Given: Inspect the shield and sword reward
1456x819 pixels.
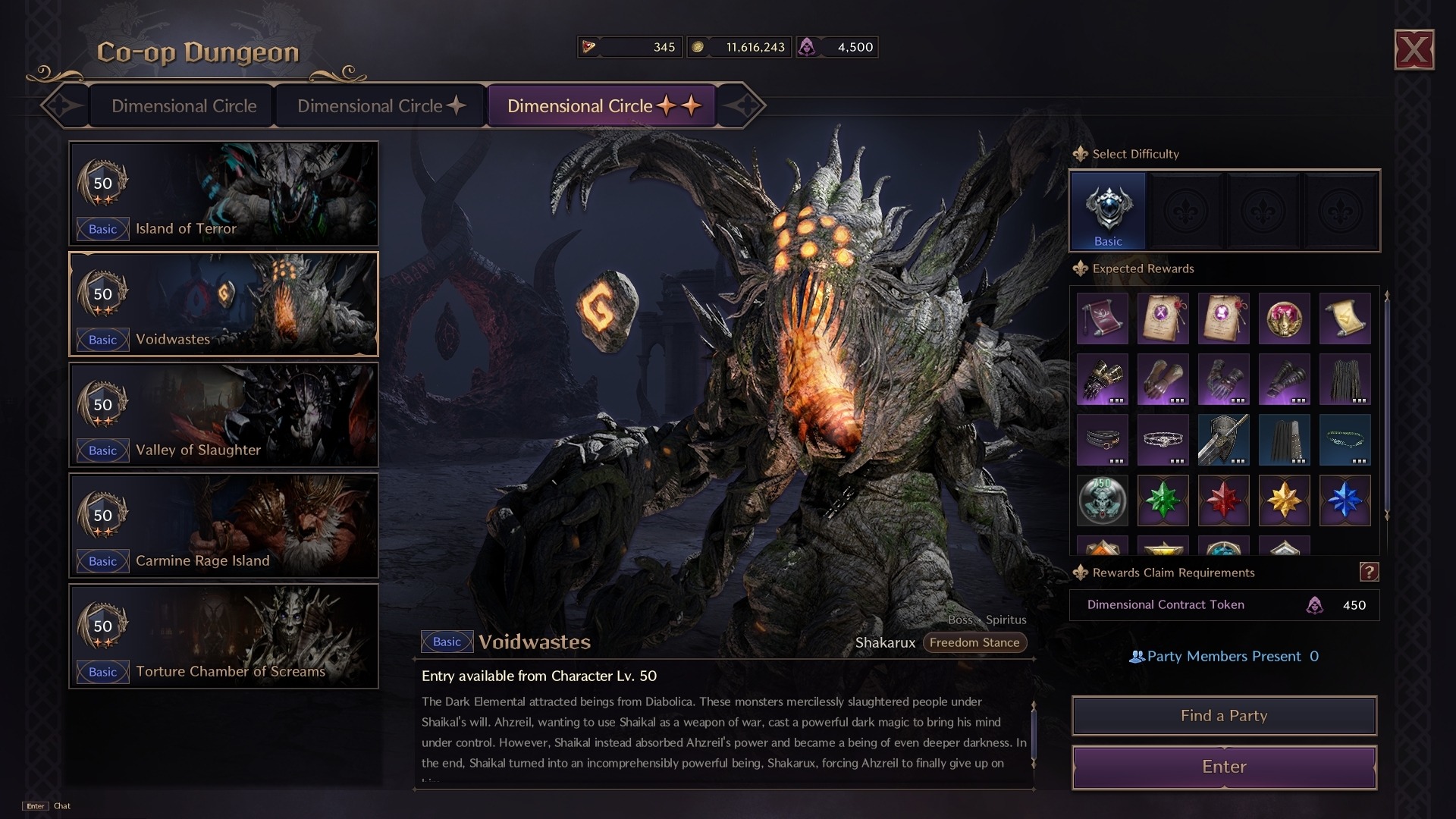Looking at the screenshot, I should click(x=1223, y=440).
